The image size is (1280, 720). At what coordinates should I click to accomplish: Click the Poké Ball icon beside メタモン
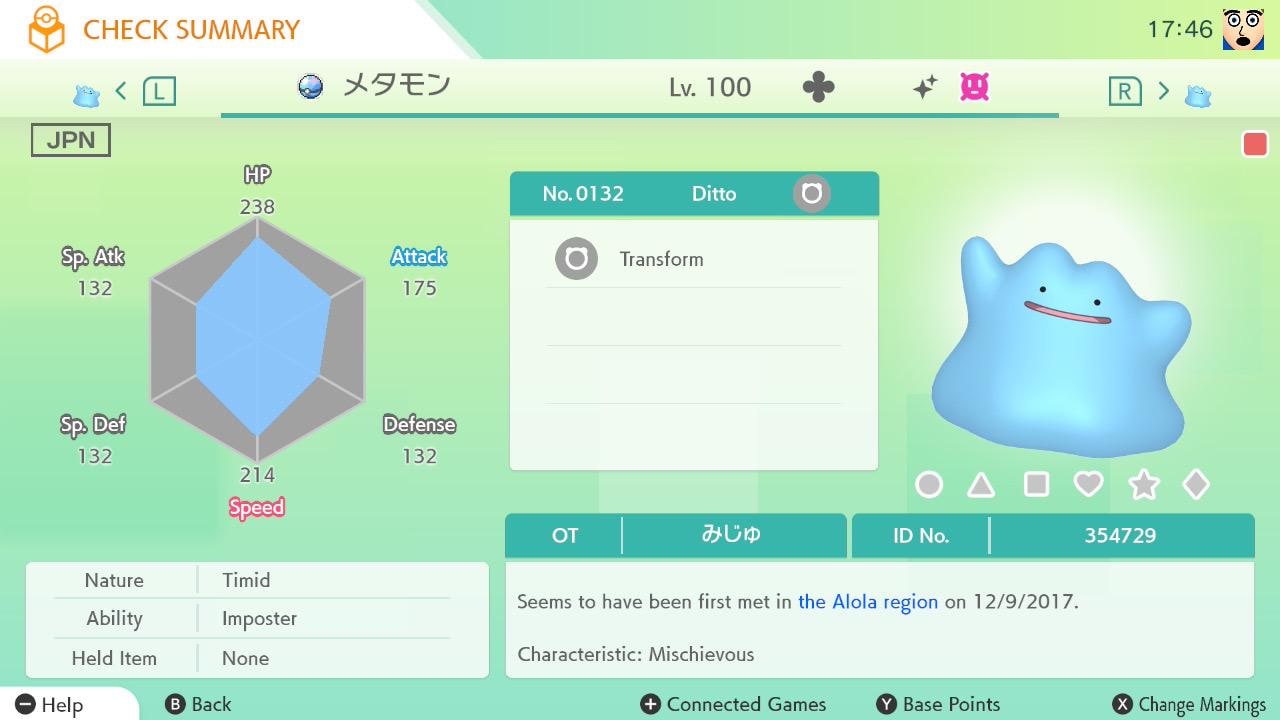coord(311,87)
